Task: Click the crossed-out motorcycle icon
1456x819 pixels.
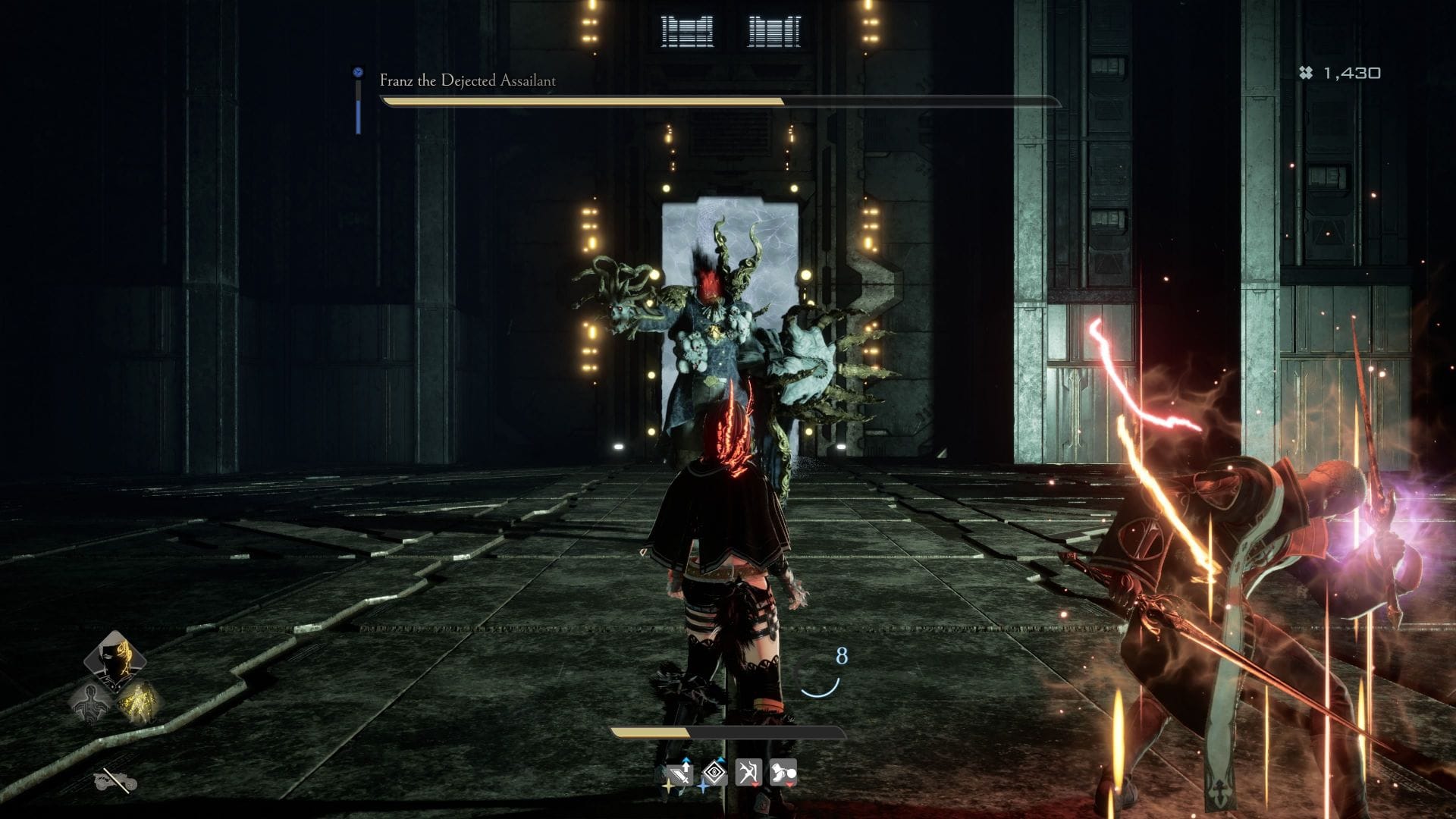Action: [x=115, y=780]
